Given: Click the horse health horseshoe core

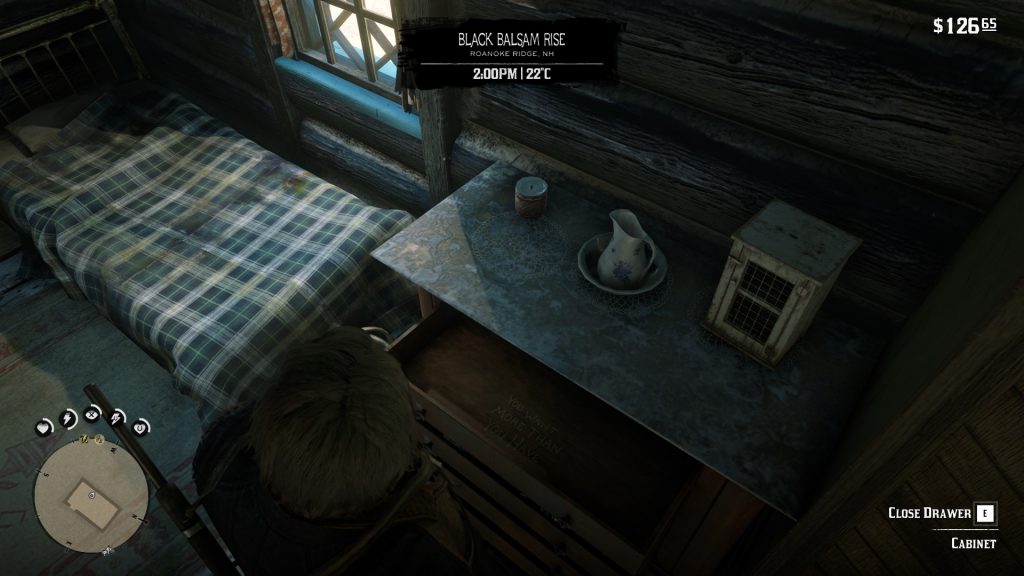Looking at the screenshot, I should click(x=139, y=427).
